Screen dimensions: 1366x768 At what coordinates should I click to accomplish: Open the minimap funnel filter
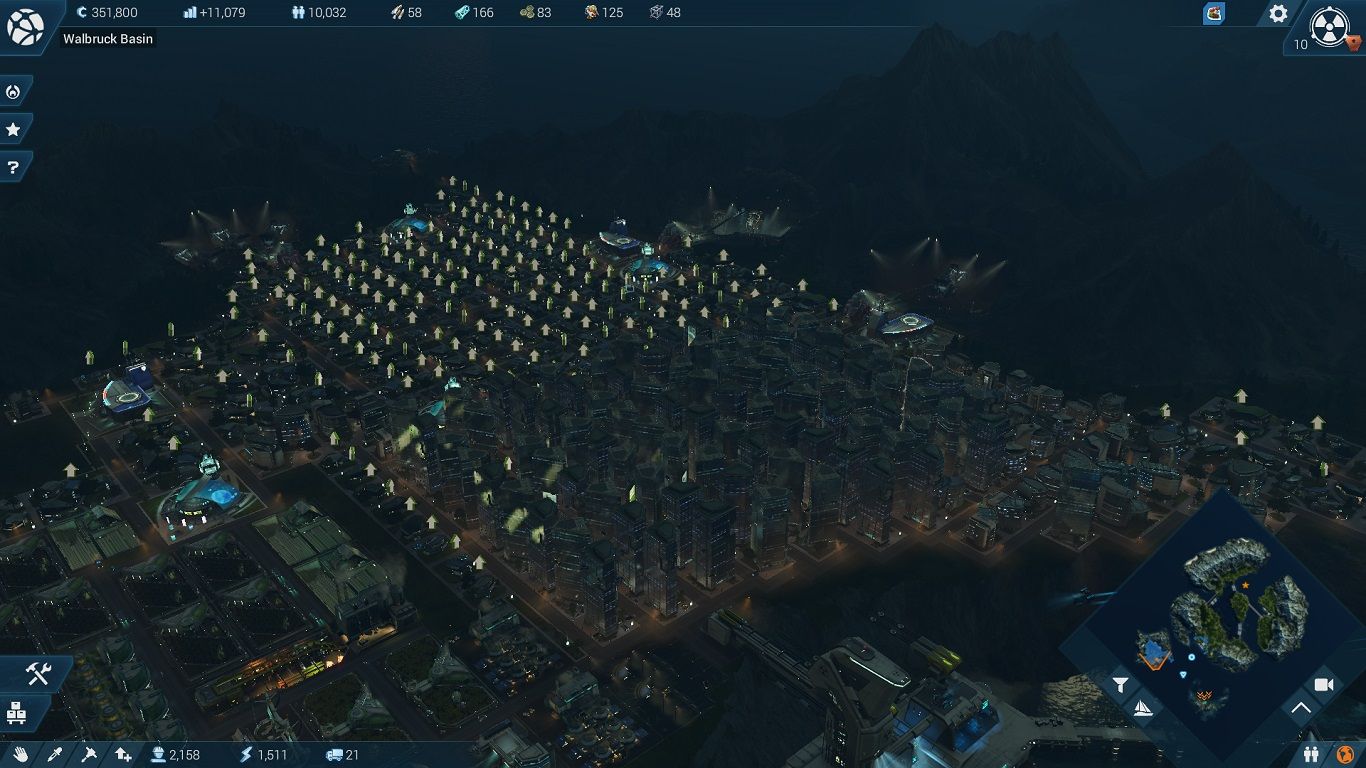pyautogui.click(x=1121, y=685)
